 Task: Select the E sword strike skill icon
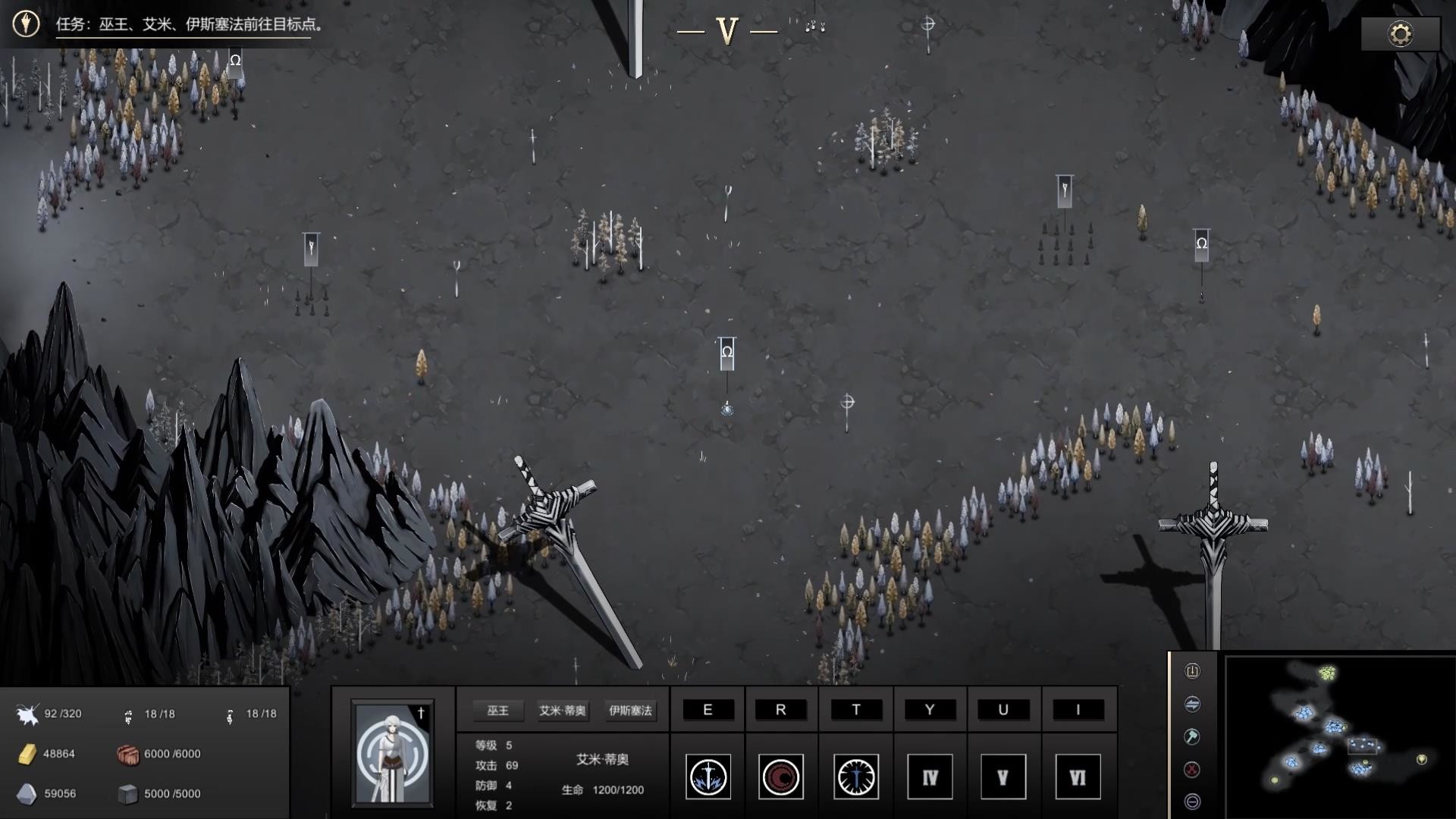708,777
